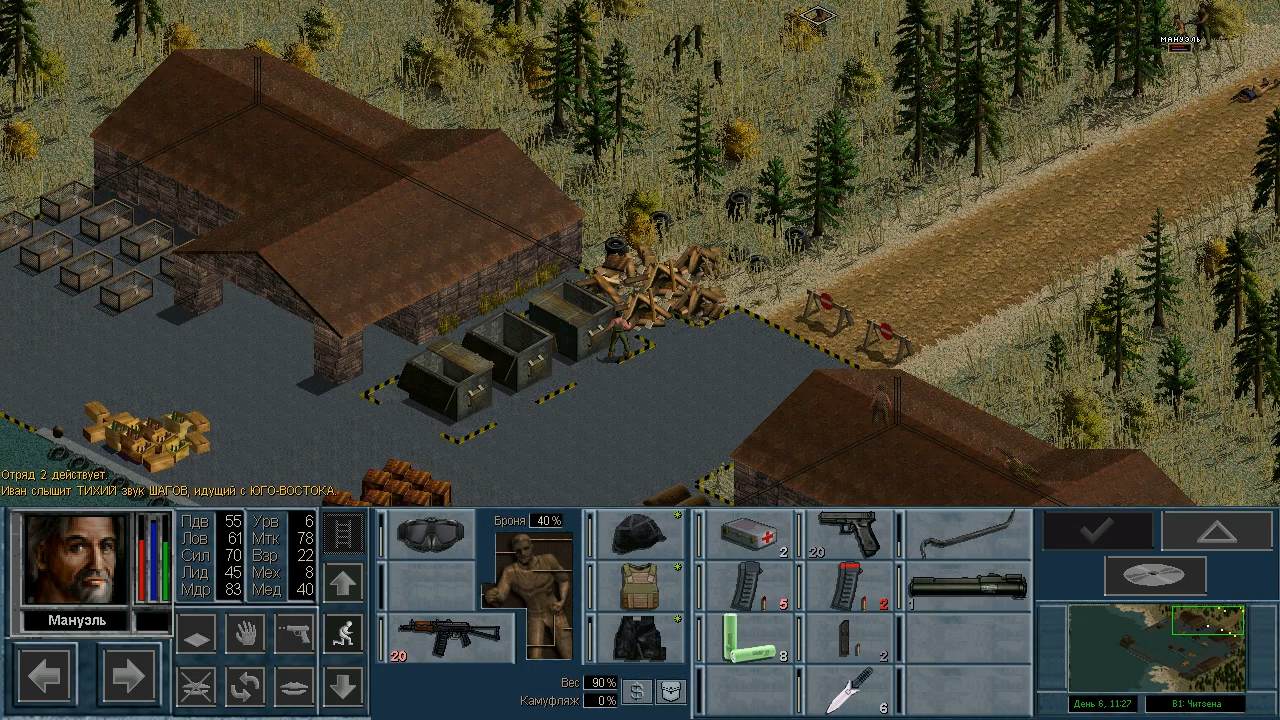This screenshot has width=1280, height=720.
Task: Select the pistol inventory slot
Action: point(850,534)
